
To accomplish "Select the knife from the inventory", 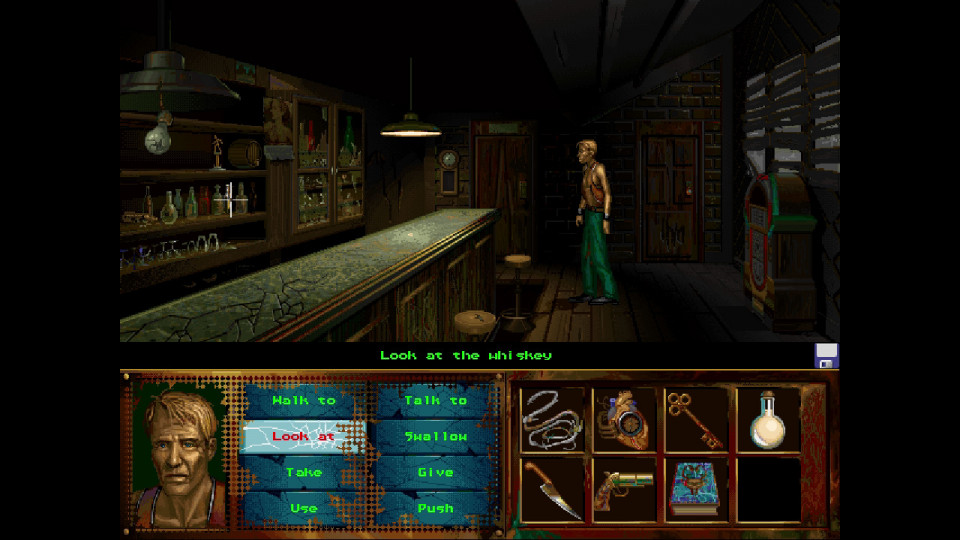I will click(552, 489).
